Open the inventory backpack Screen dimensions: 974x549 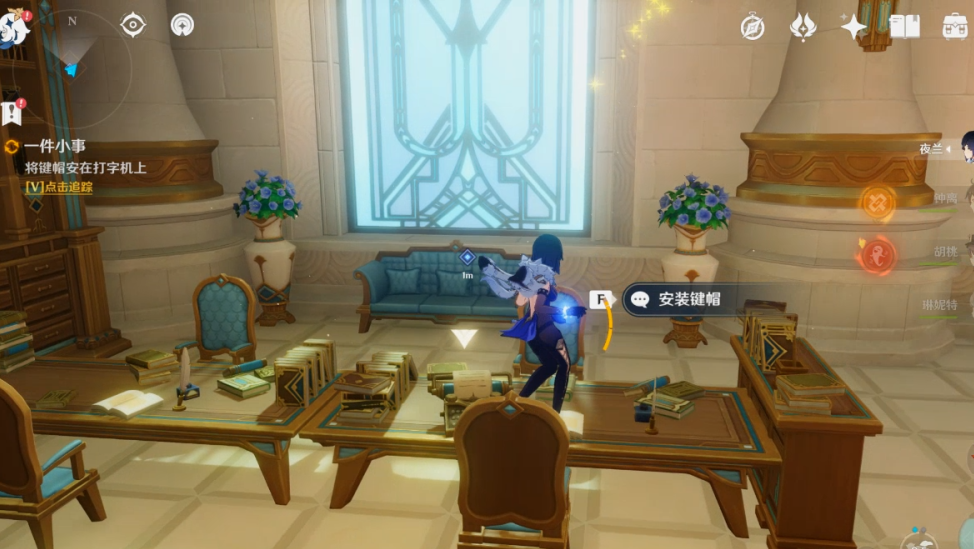[955, 27]
